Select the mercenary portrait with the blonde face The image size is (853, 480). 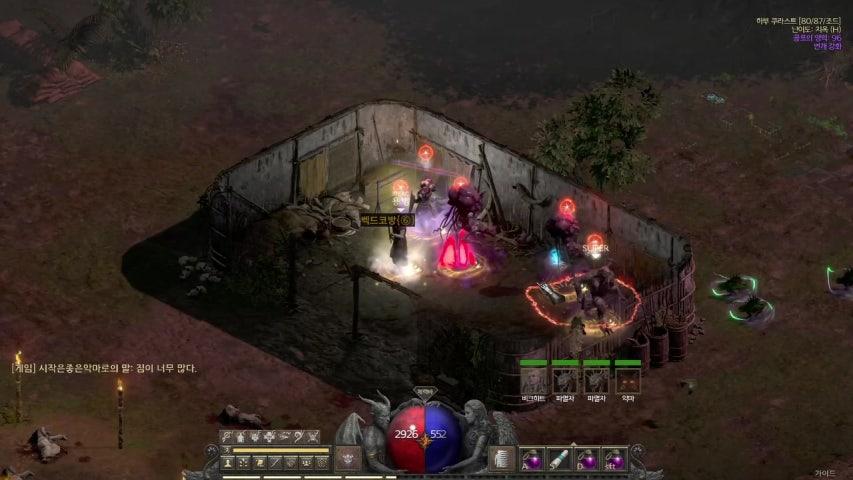(534, 381)
